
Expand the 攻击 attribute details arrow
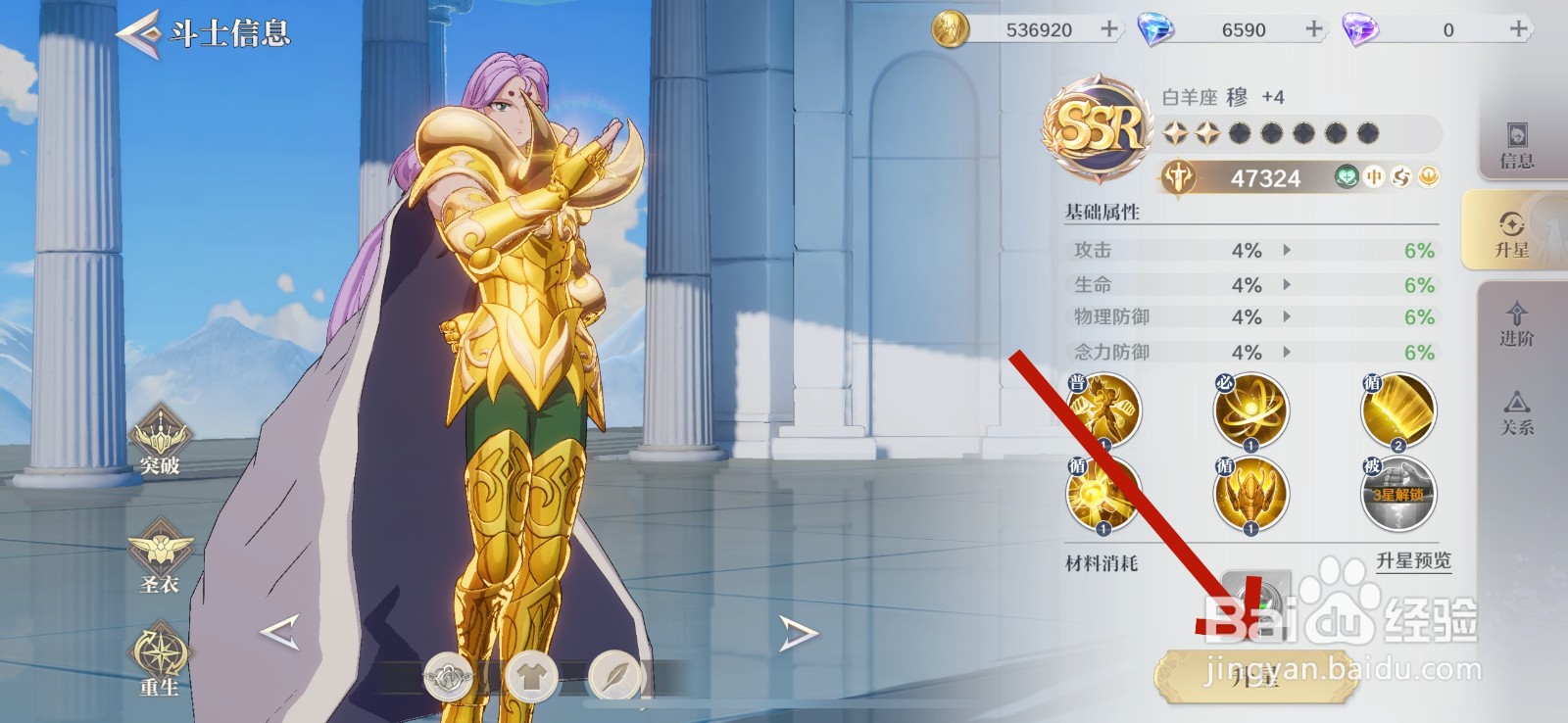1285,250
